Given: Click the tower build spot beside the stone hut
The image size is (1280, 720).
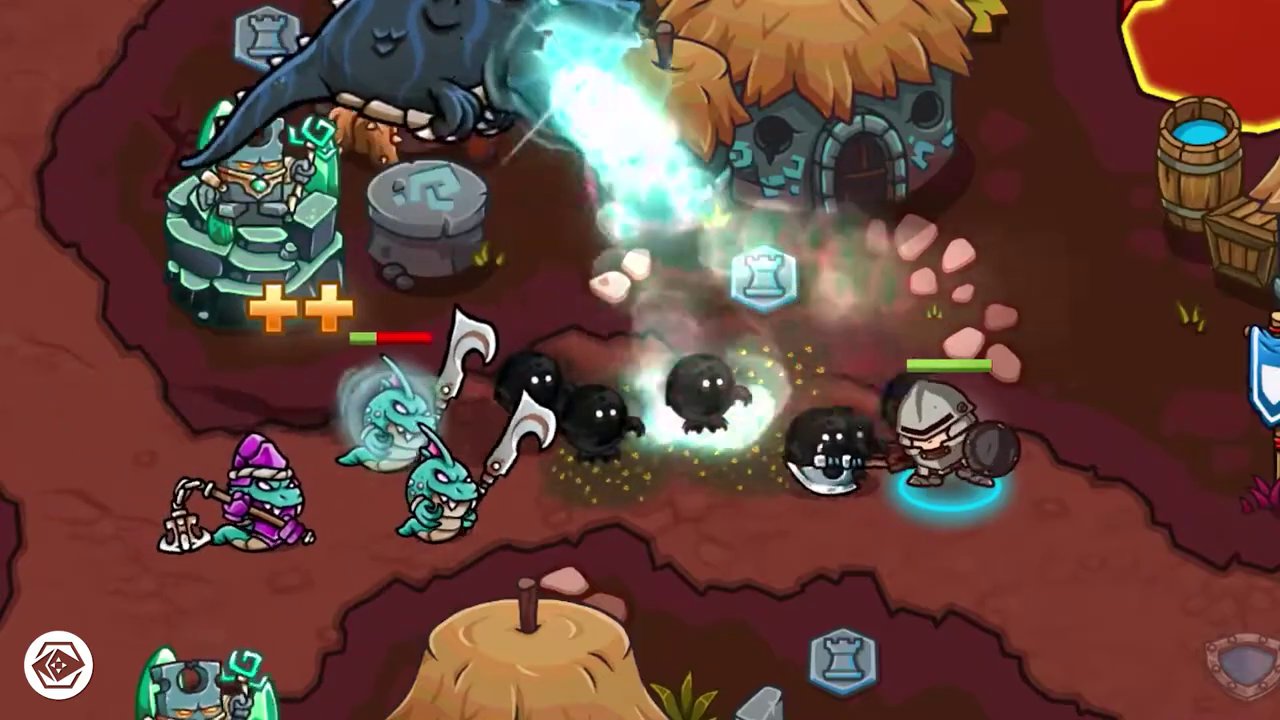Looking at the screenshot, I should tap(764, 280).
